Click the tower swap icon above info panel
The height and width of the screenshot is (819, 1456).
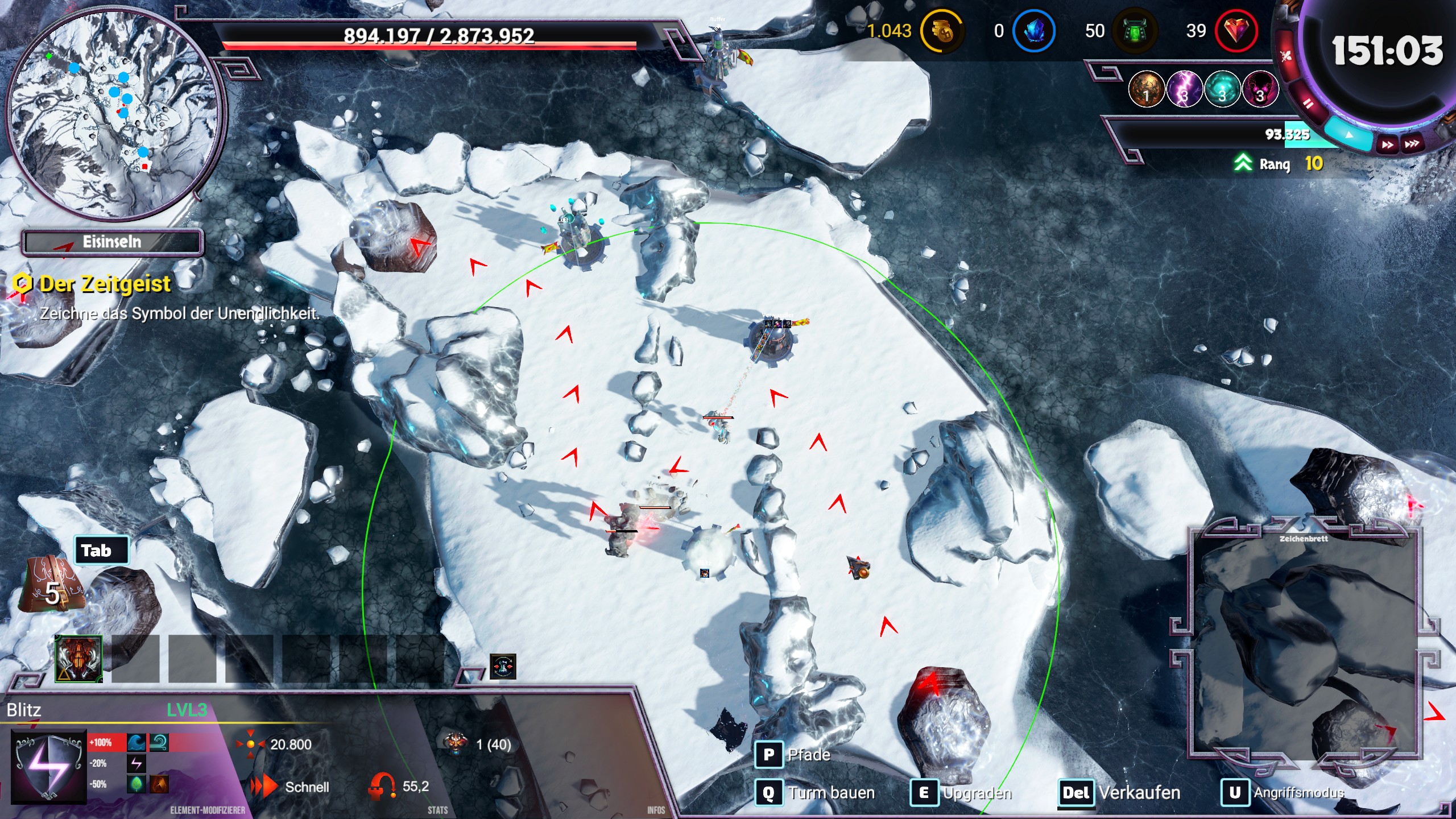pyautogui.click(x=503, y=667)
